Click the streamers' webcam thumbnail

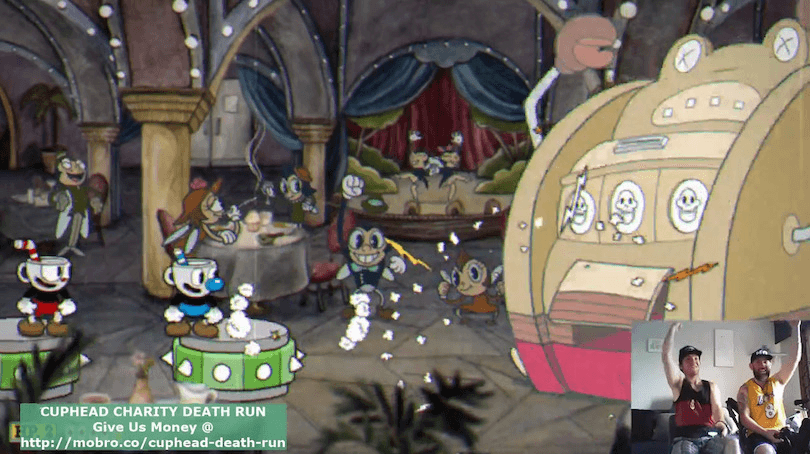coord(719,386)
